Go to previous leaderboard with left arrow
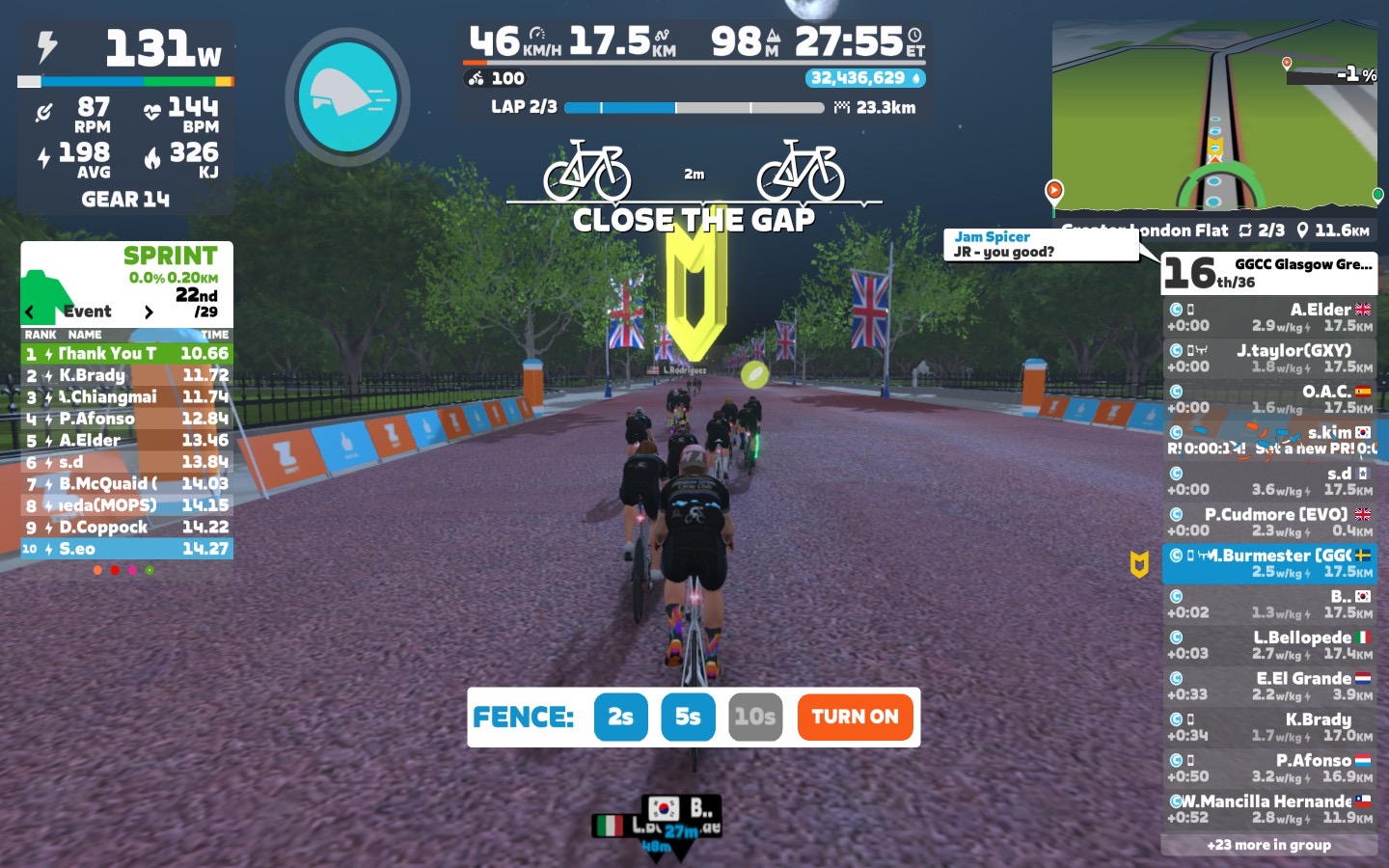1389x868 pixels. point(30,312)
